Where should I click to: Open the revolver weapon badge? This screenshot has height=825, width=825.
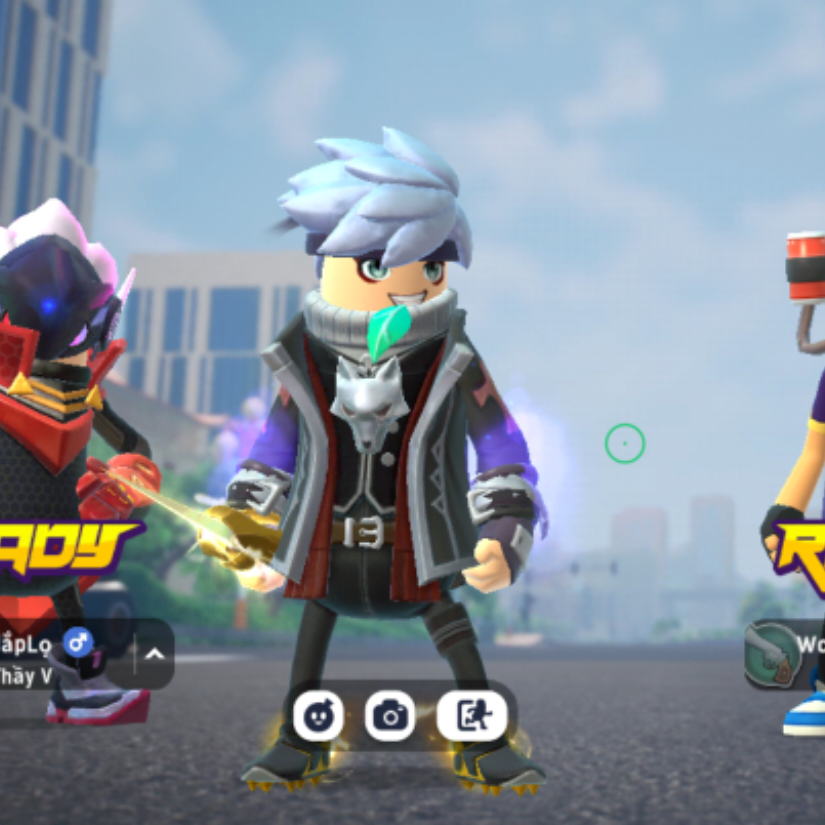pyautogui.click(x=772, y=656)
